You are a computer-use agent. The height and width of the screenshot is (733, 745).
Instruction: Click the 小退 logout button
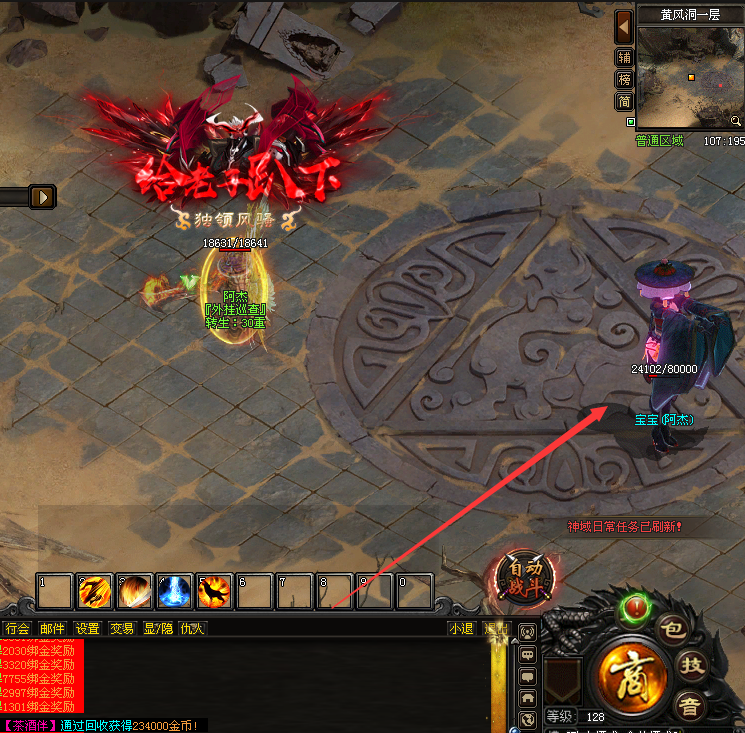[461, 629]
